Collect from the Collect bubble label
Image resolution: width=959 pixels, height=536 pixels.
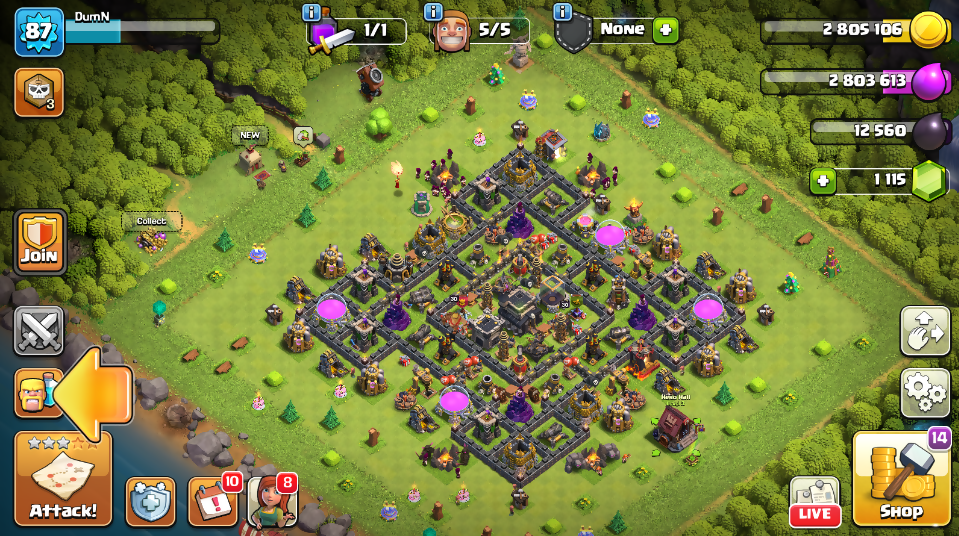(152, 221)
